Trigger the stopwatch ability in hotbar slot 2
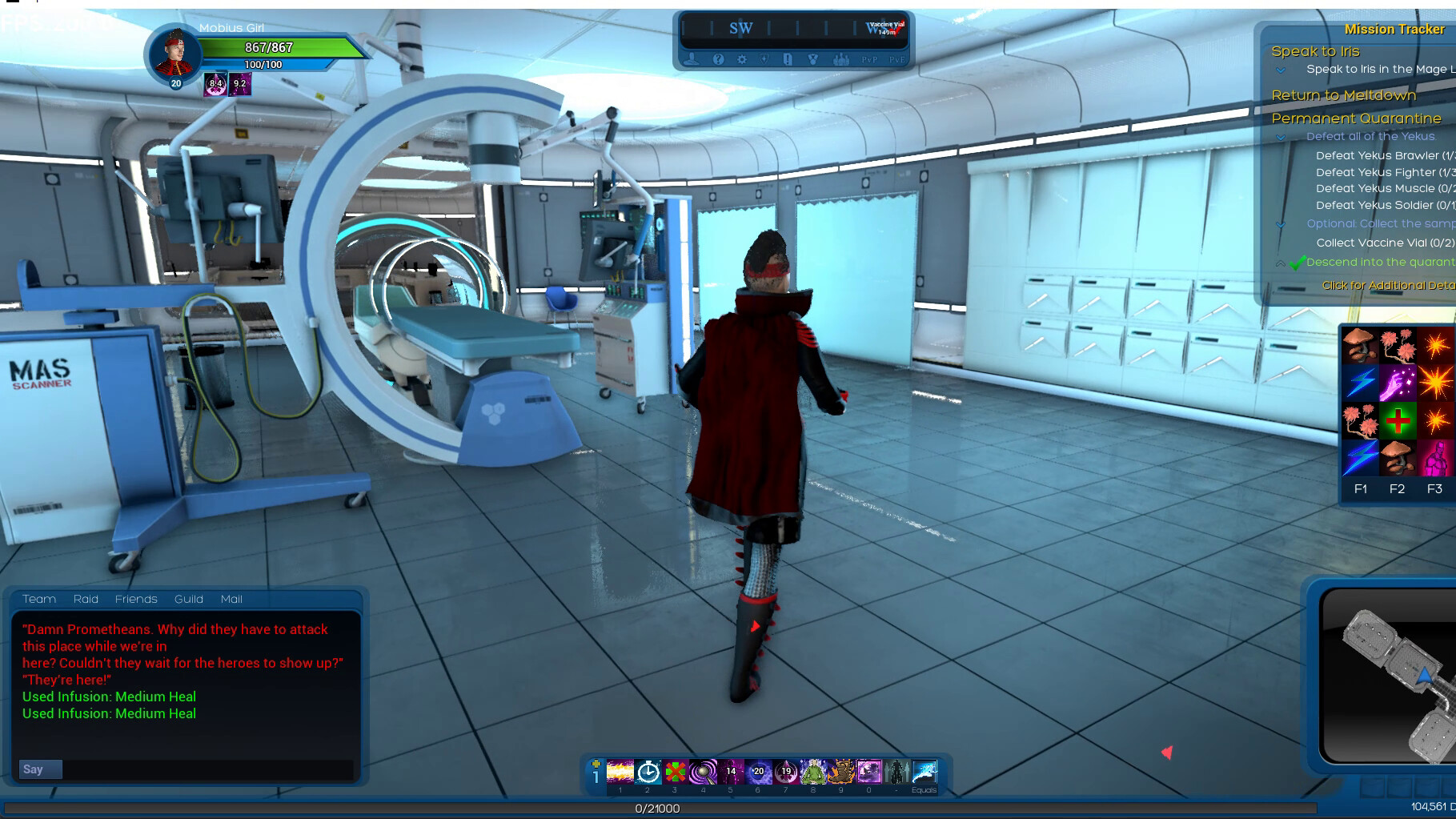The height and width of the screenshot is (819, 1456). coord(647,773)
